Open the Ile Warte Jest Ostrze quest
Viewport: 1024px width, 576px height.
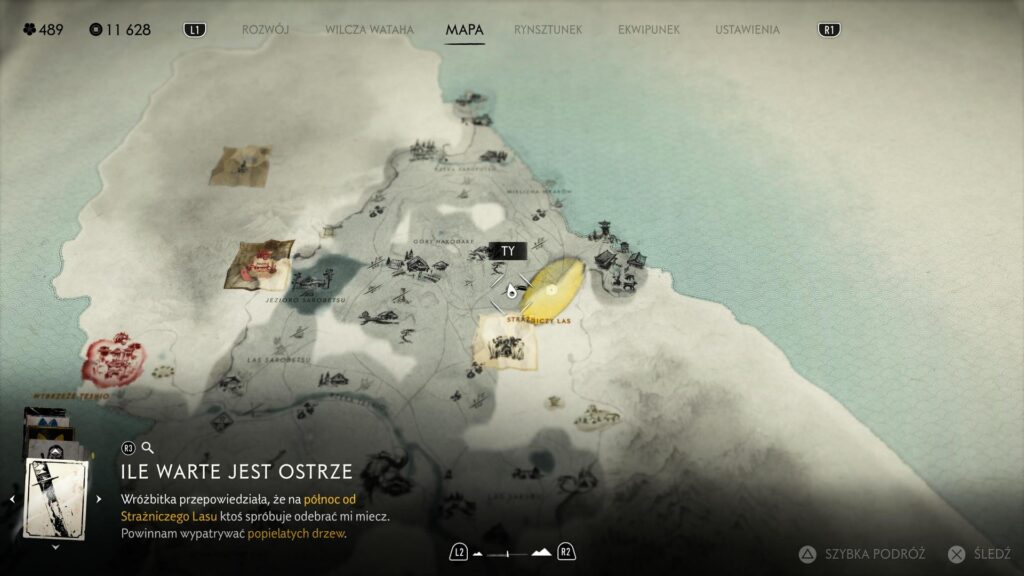pos(237,471)
